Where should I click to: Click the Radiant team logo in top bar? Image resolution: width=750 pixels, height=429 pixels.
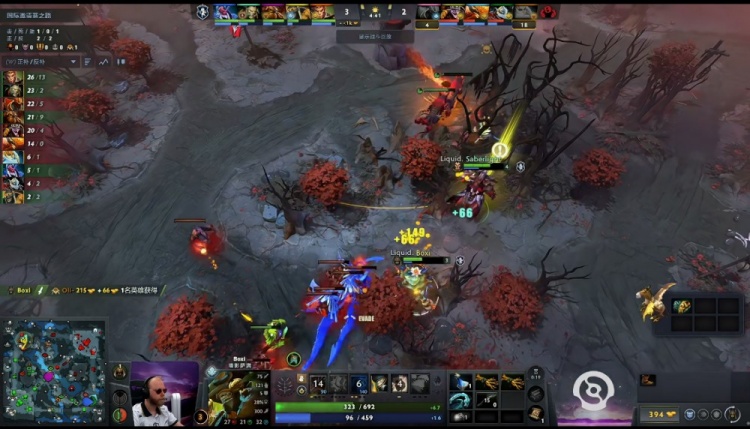[x=203, y=12]
